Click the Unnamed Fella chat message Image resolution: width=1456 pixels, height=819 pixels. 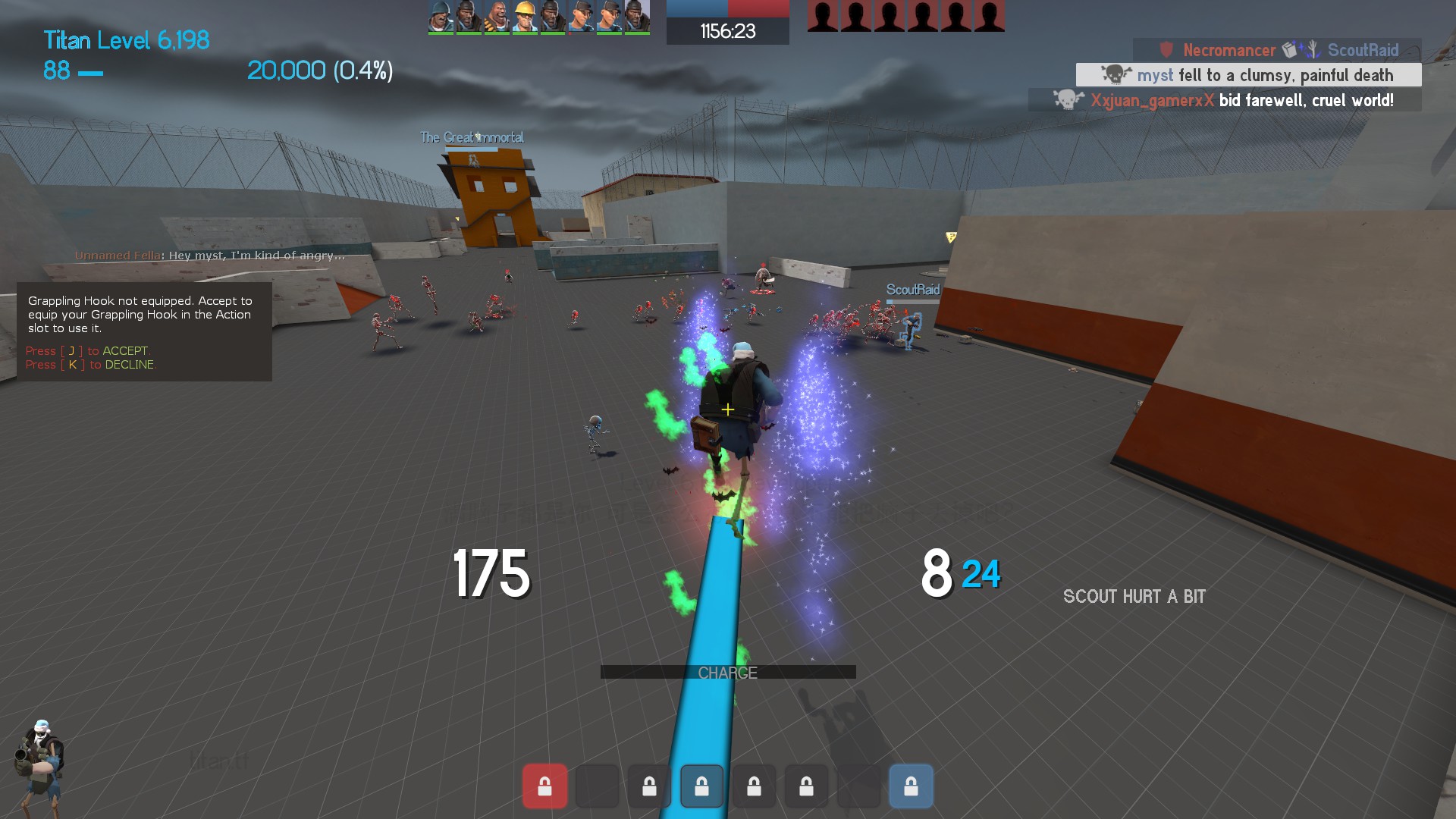[x=209, y=256]
